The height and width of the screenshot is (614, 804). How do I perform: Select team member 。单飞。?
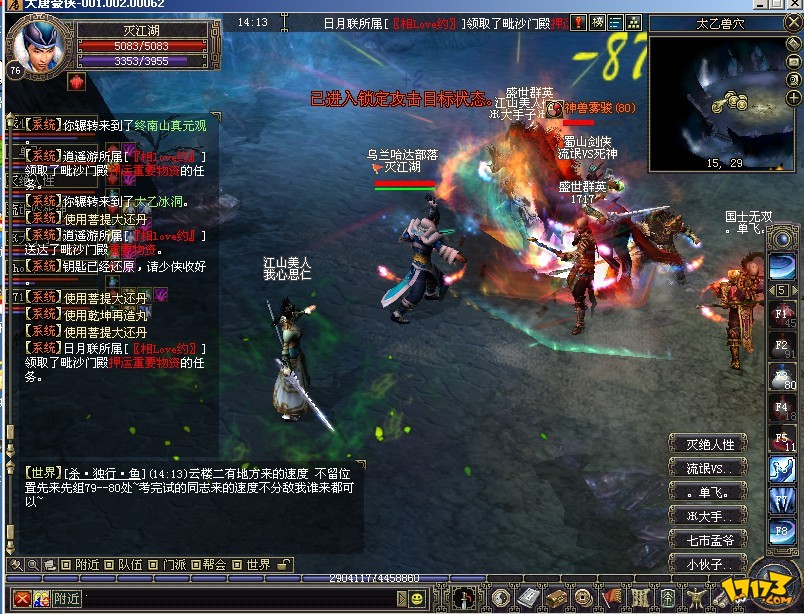[x=710, y=493]
